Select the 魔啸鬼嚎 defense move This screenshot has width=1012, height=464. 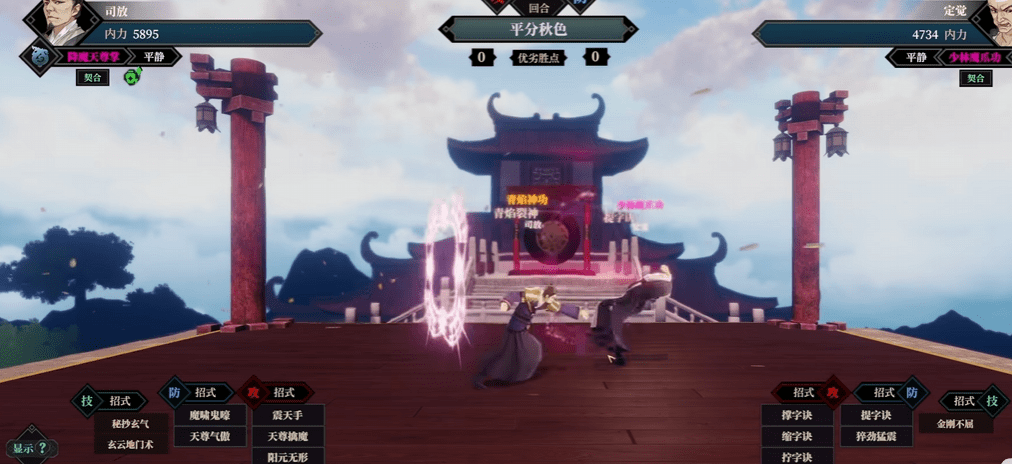point(210,415)
